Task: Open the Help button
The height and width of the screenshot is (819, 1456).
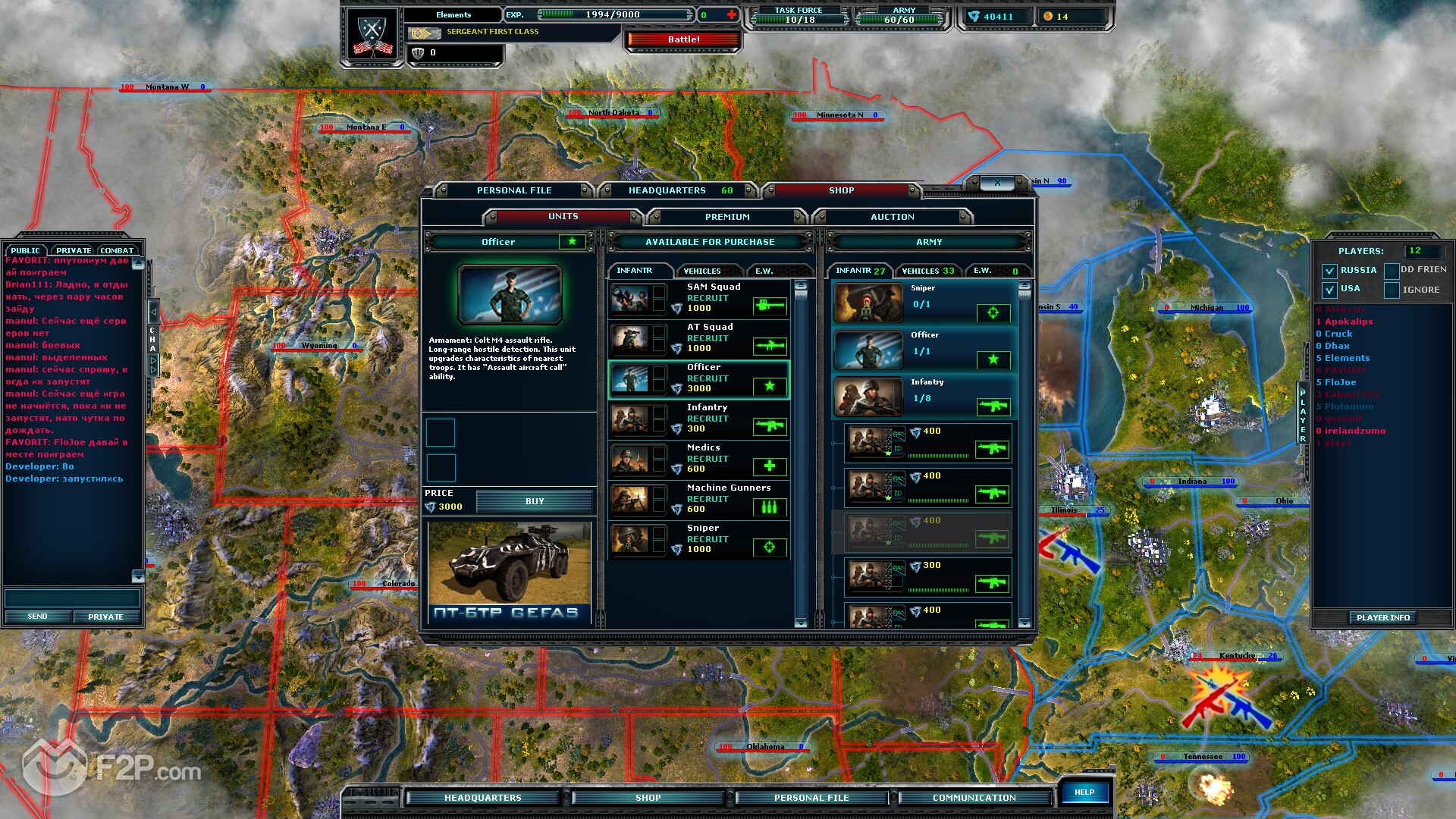Action: (x=1084, y=792)
